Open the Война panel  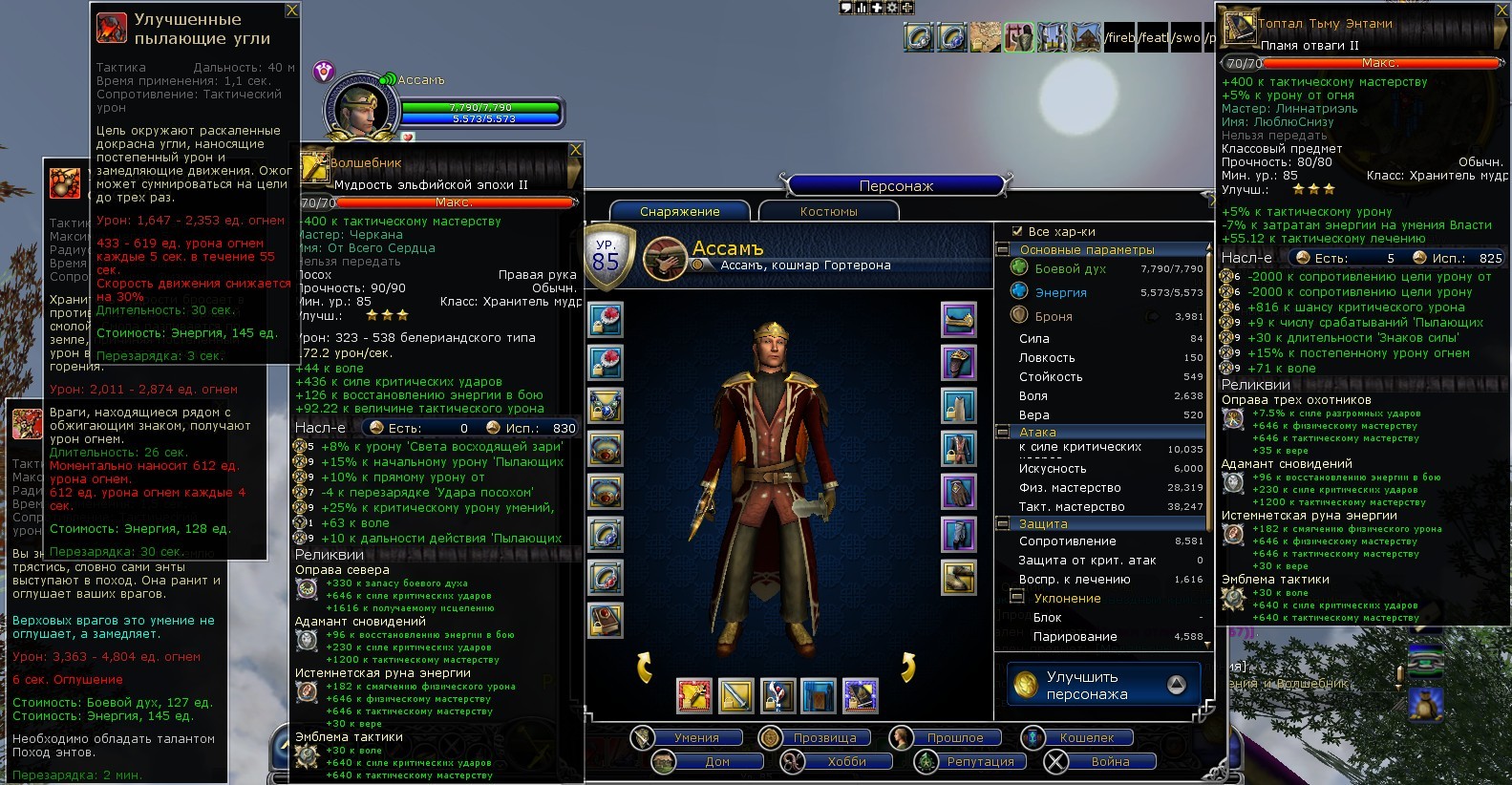[x=1110, y=761]
